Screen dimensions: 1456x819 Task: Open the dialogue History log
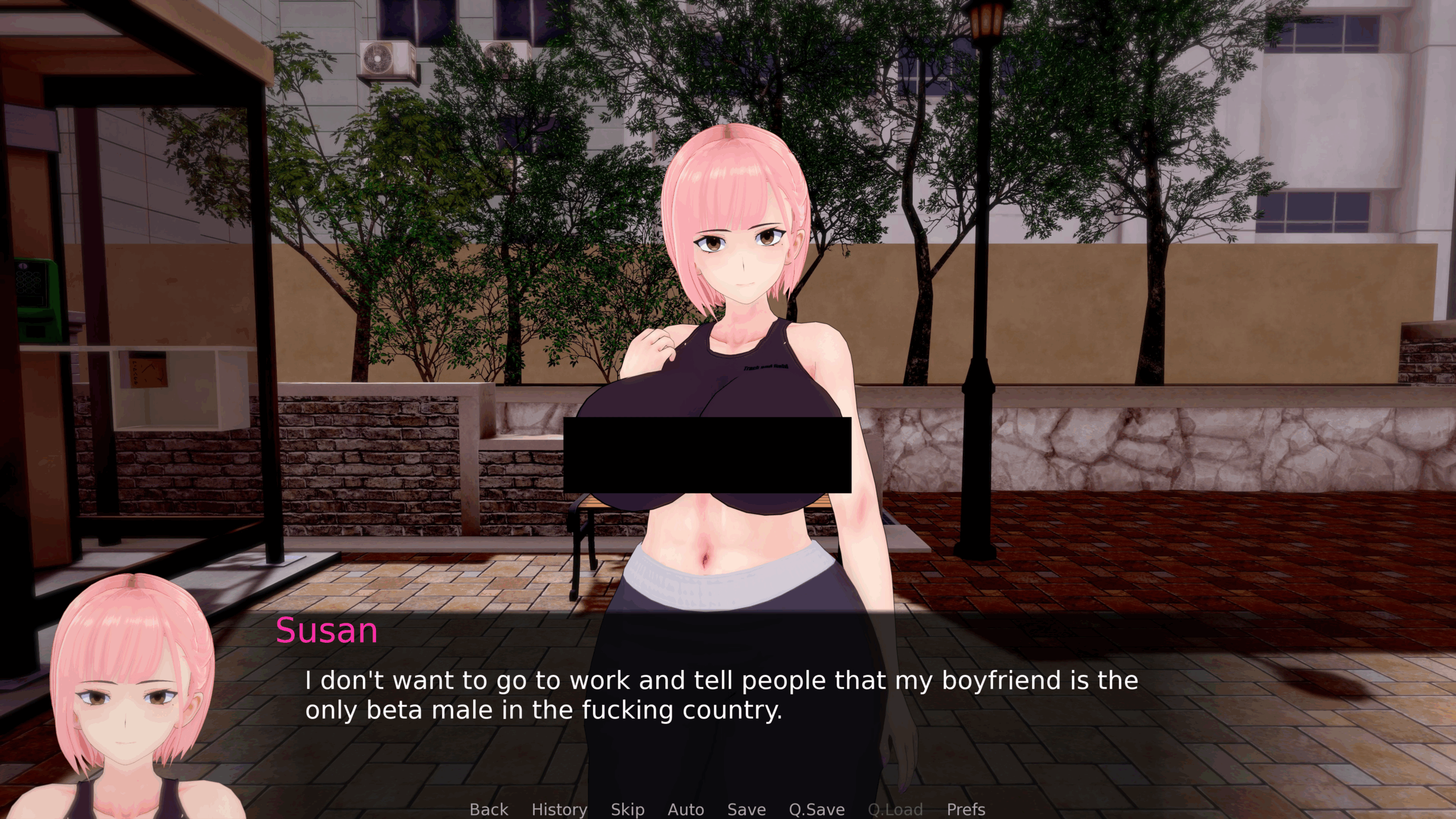coord(559,809)
